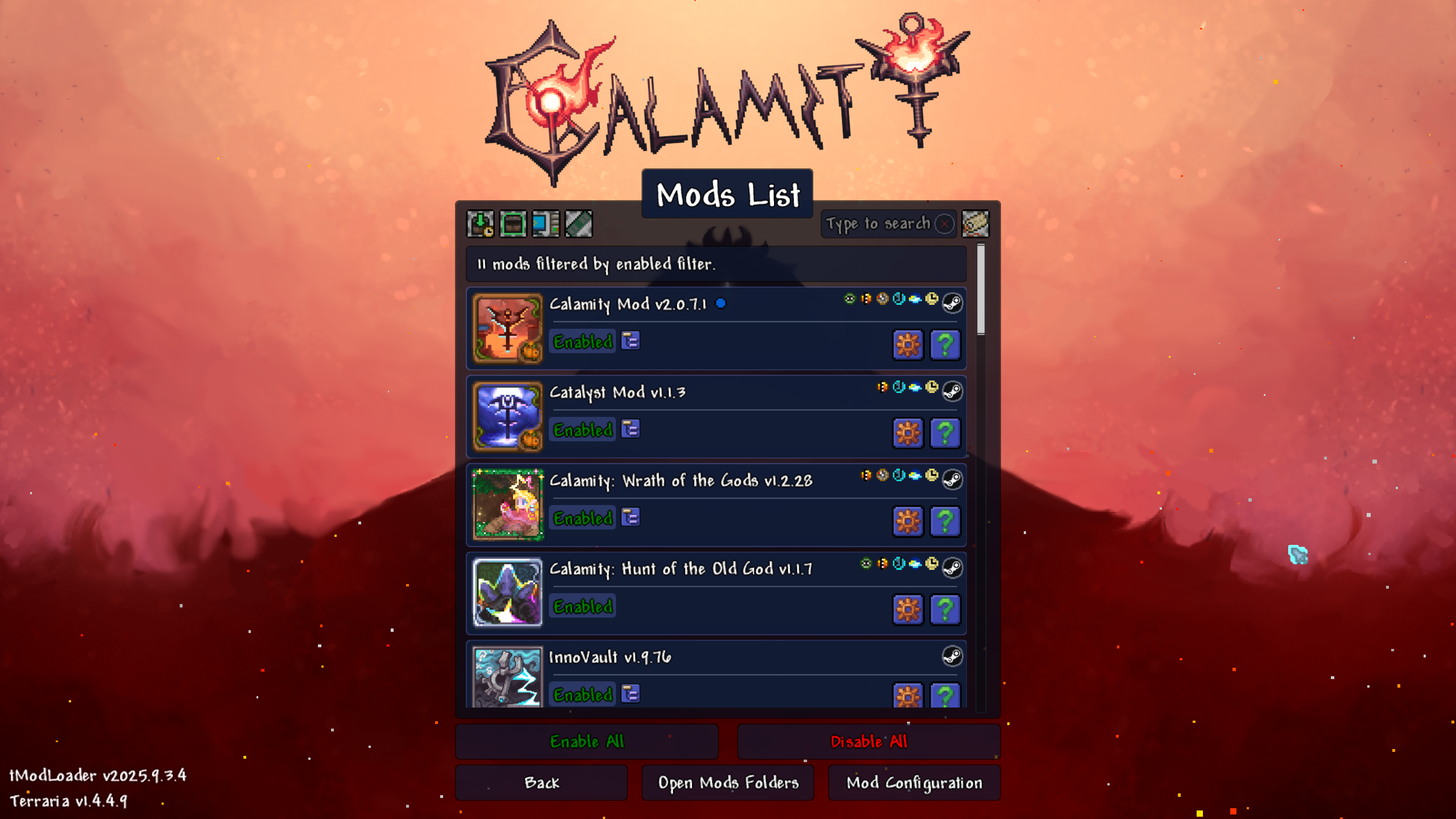Click the Steam Workshop icon on Calamity Mod

tap(952, 303)
